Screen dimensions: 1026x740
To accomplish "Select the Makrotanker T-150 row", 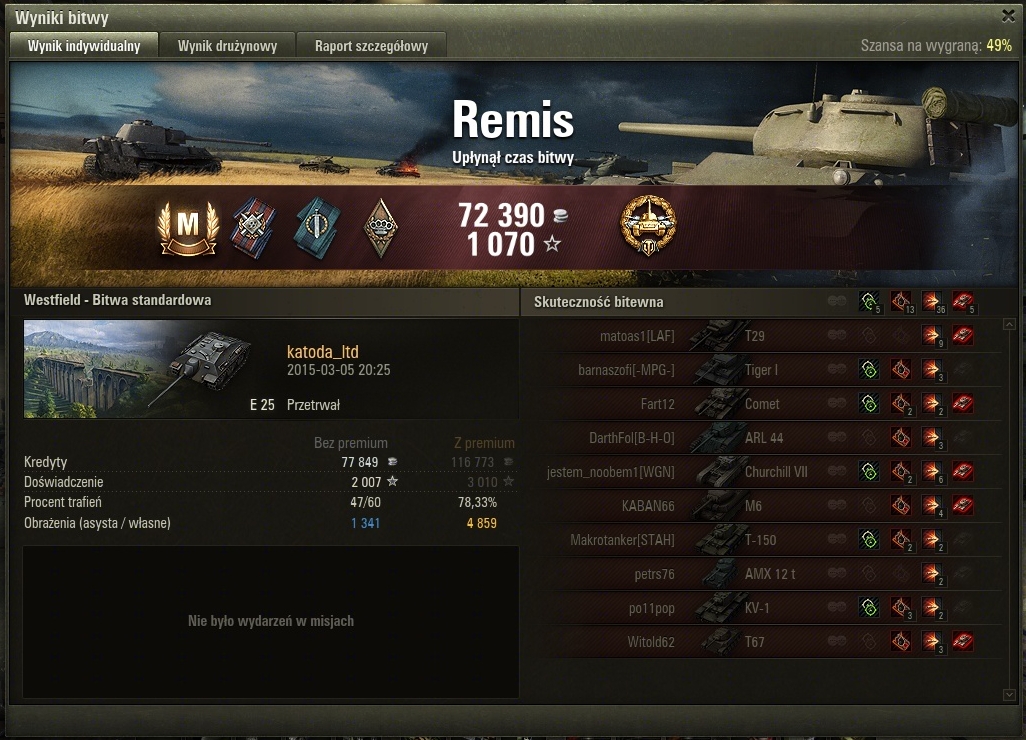I will click(x=760, y=540).
